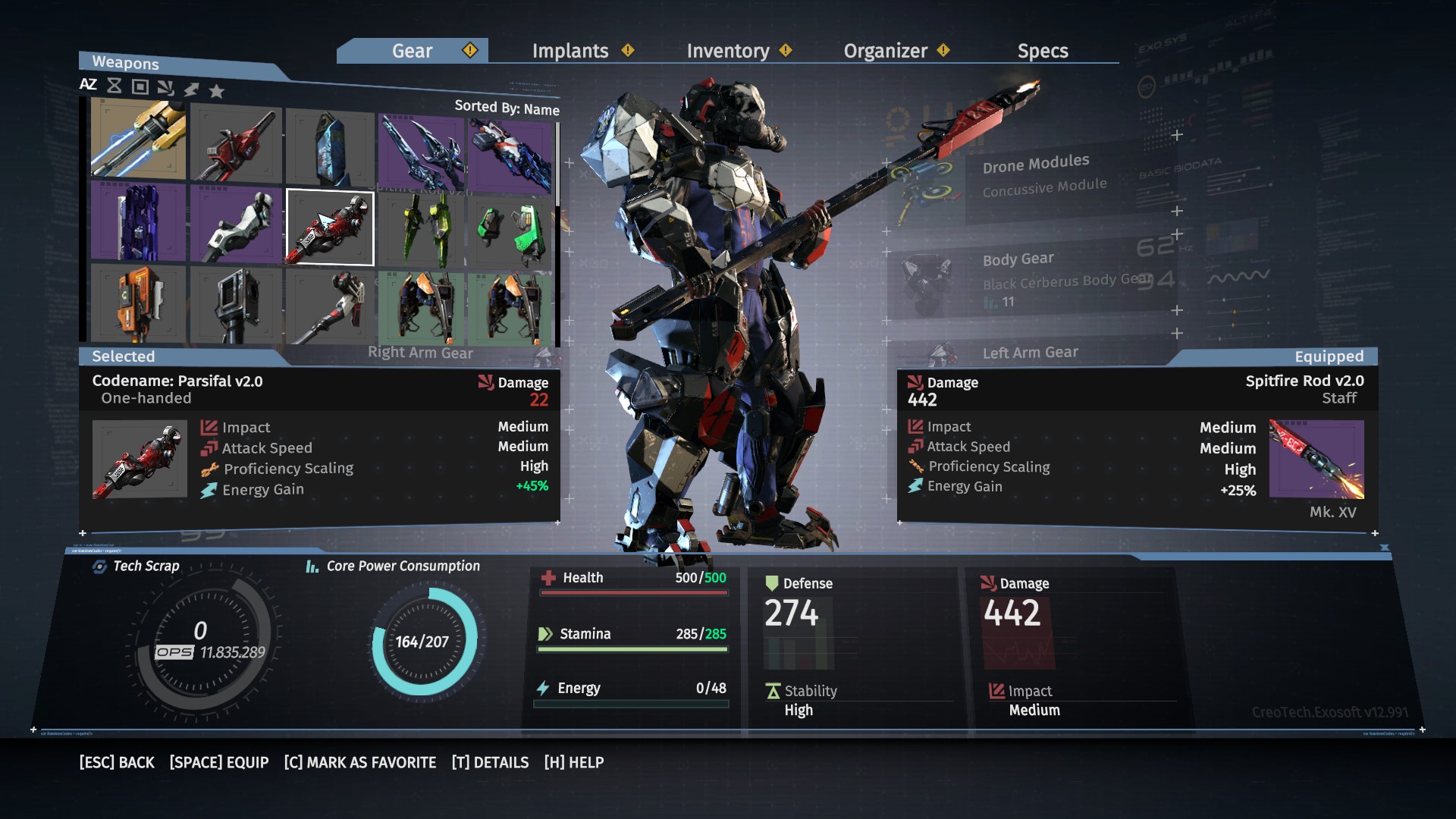Choose the hourglass sort icon
The width and height of the screenshot is (1456, 819).
click(x=115, y=86)
